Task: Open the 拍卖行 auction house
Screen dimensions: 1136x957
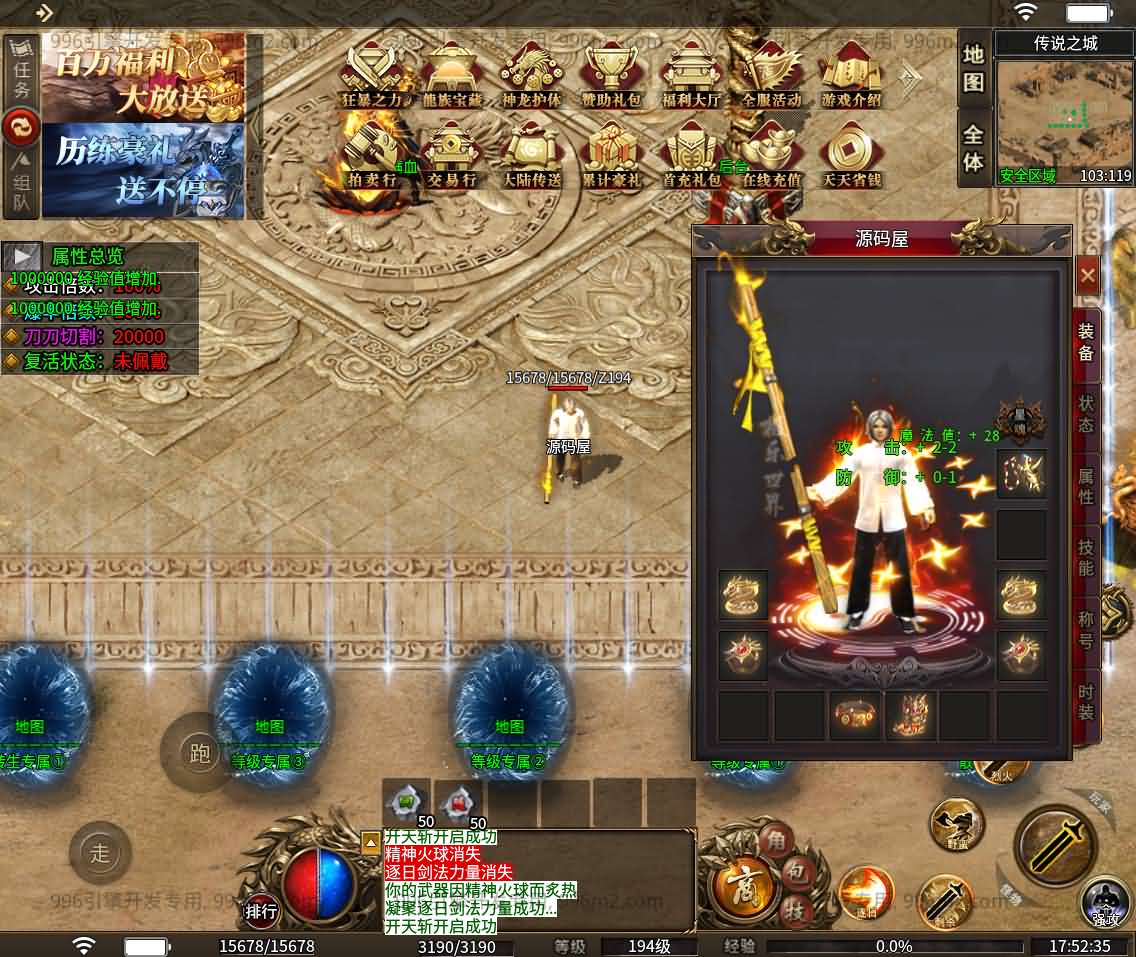Action: tap(371, 155)
